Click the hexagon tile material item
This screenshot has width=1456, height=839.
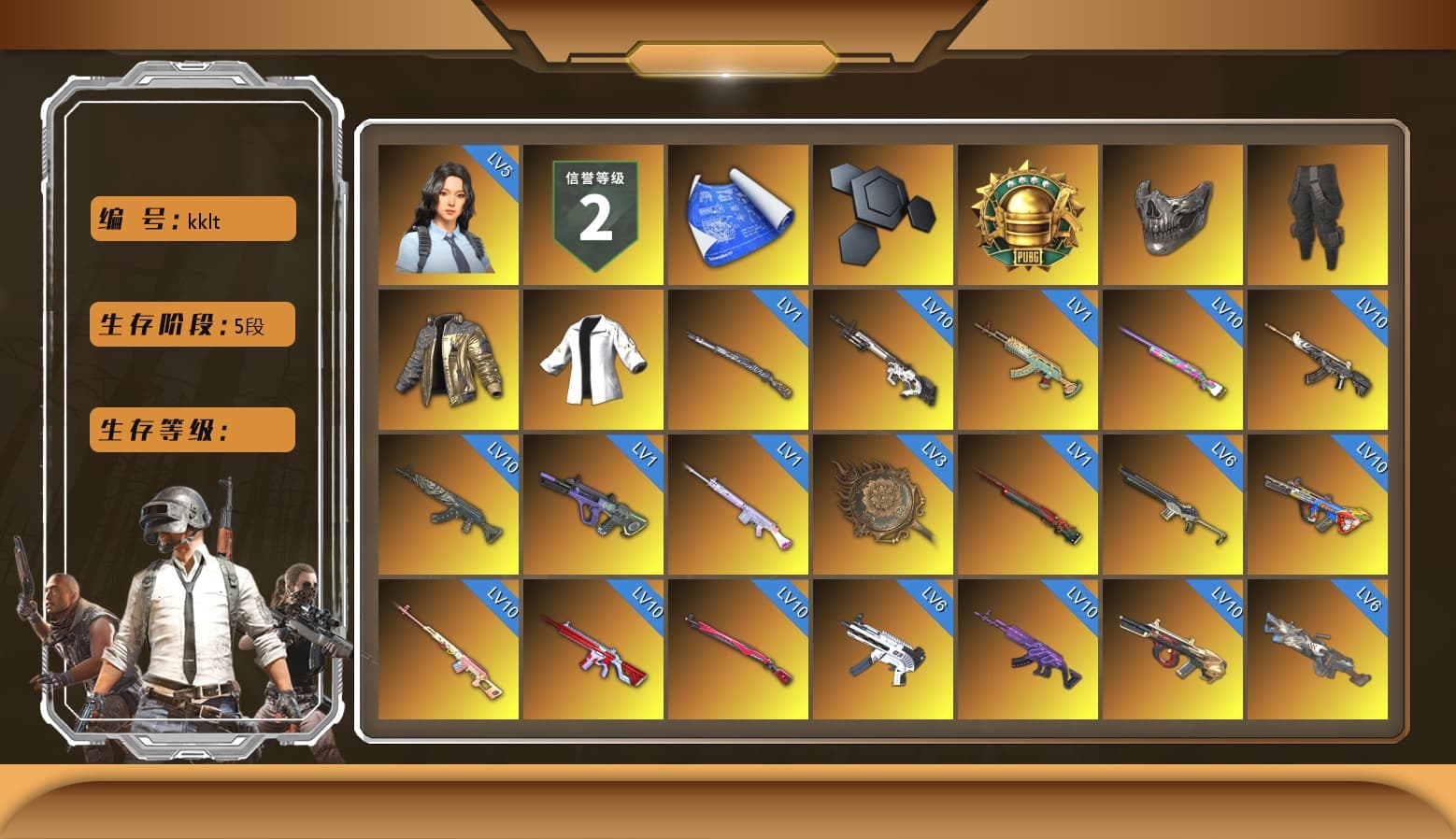tap(883, 215)
